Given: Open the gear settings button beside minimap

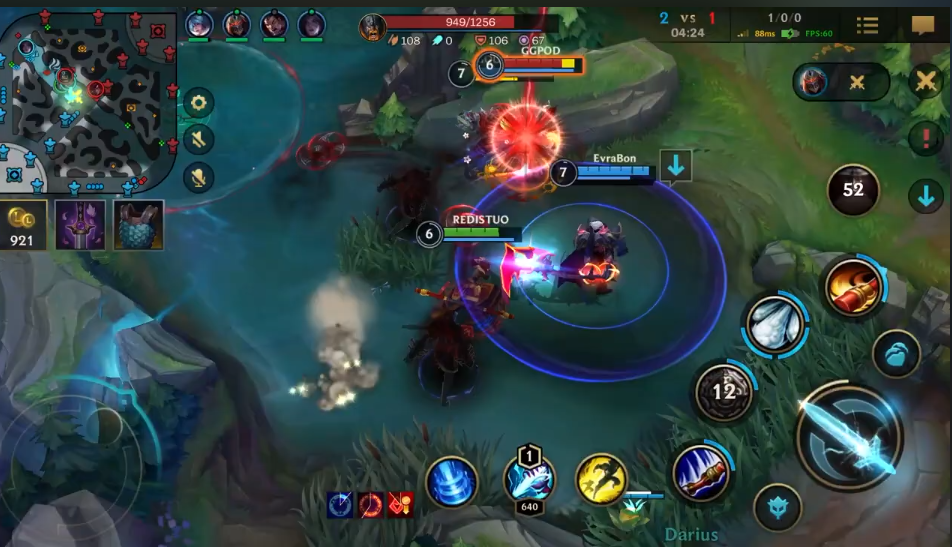Looking at the screenshot, I should pos(198,102).
